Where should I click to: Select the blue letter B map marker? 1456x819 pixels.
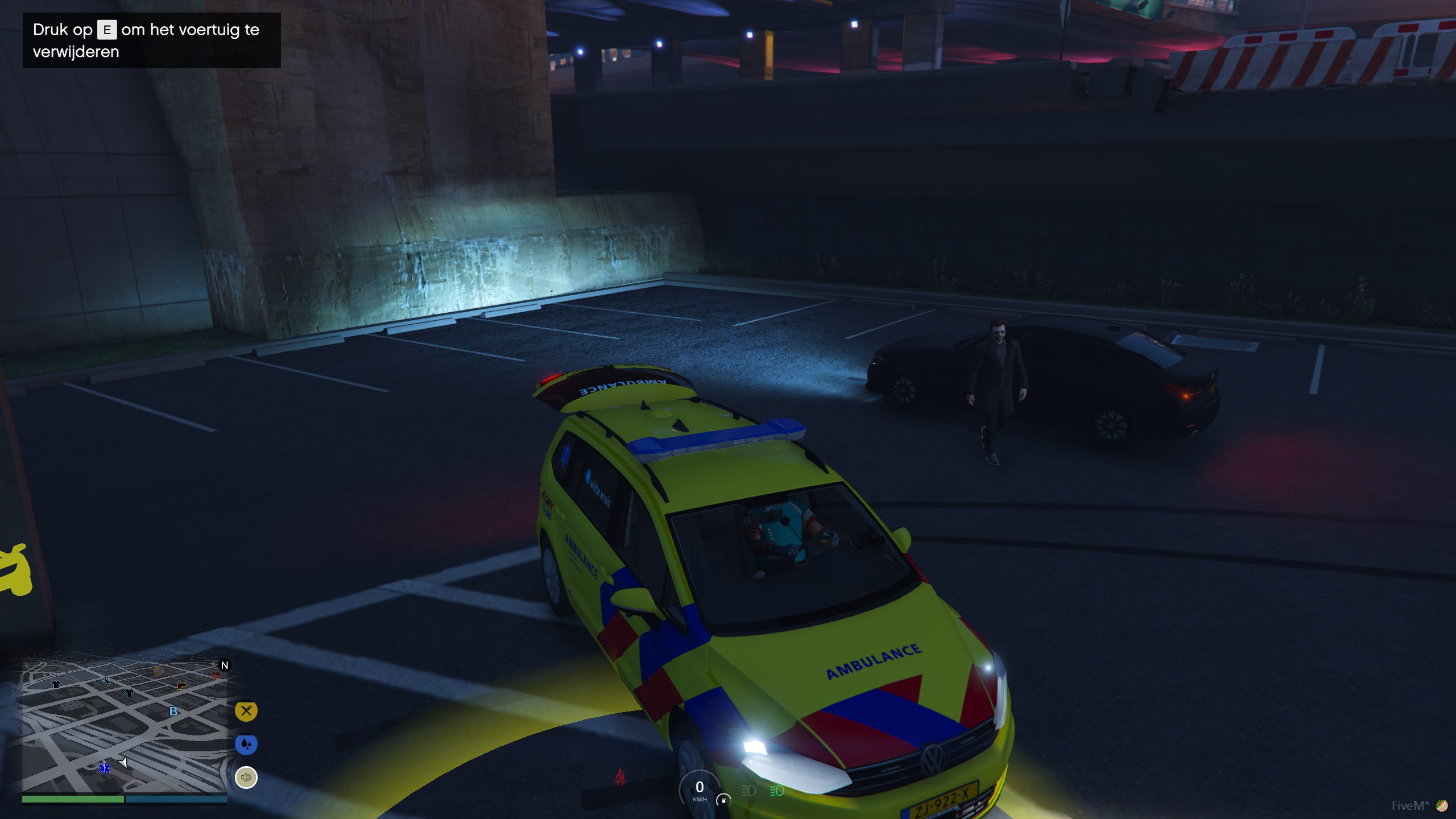coord(173,712)
